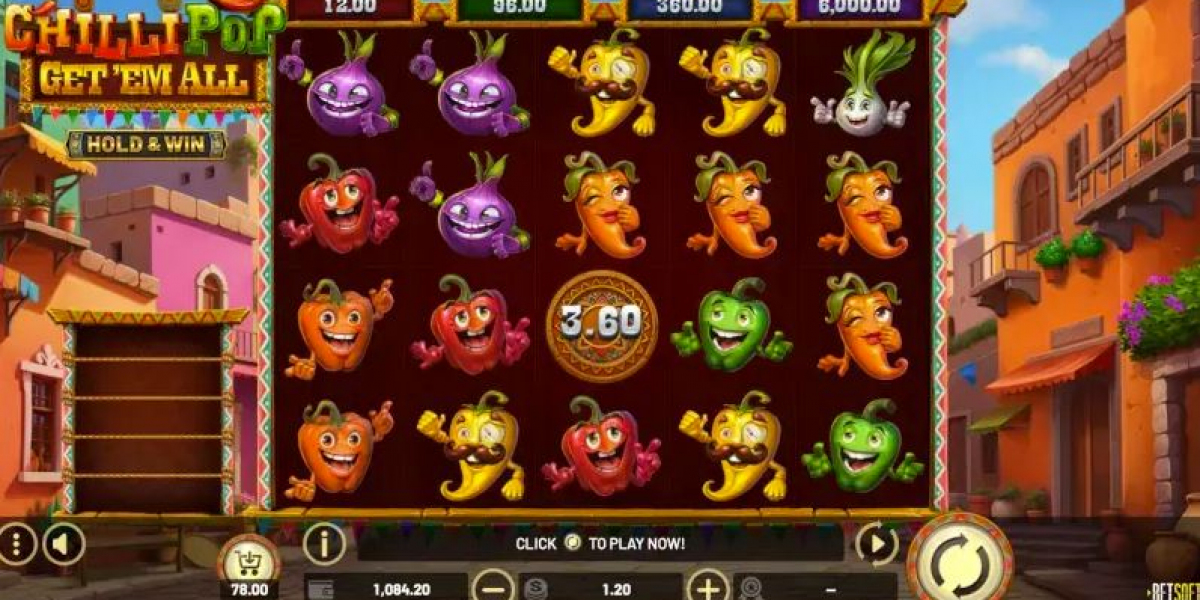The image size is (1200, 600).
Task: Open the three-dot options menu
Action: [x=17, y=544]
